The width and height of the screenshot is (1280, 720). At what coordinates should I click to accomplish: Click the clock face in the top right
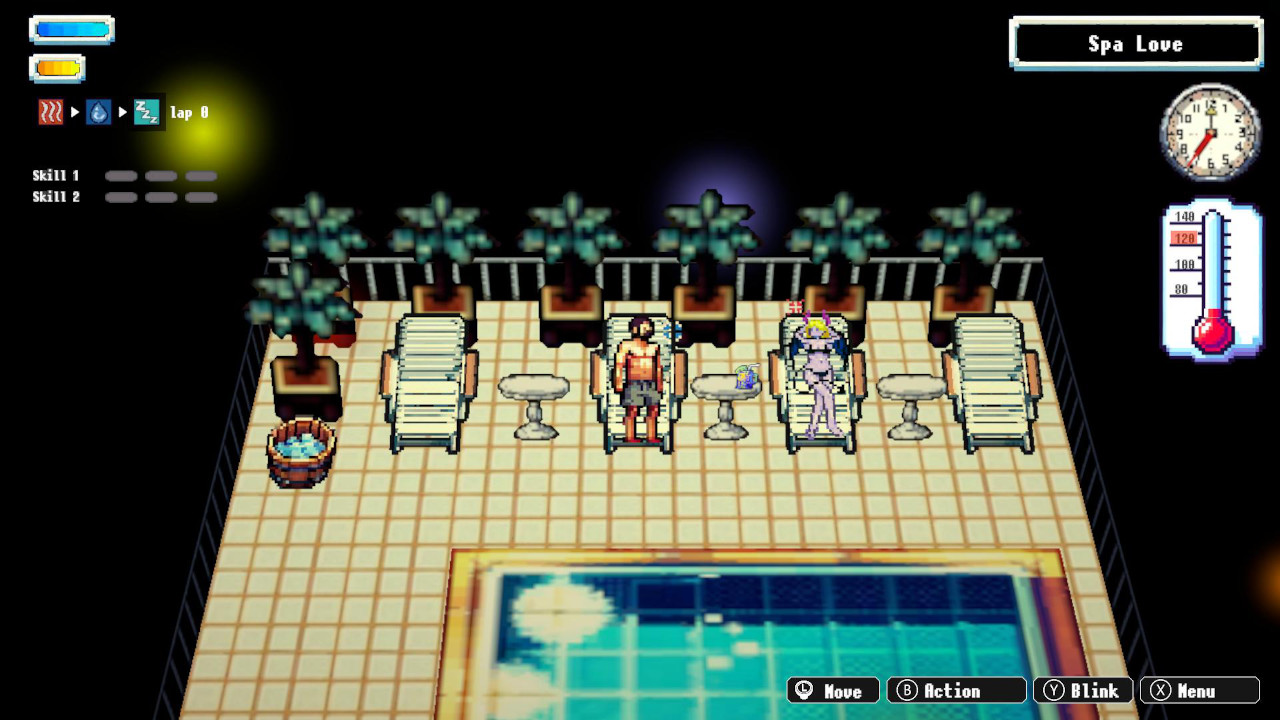[x=1208, y=131]
